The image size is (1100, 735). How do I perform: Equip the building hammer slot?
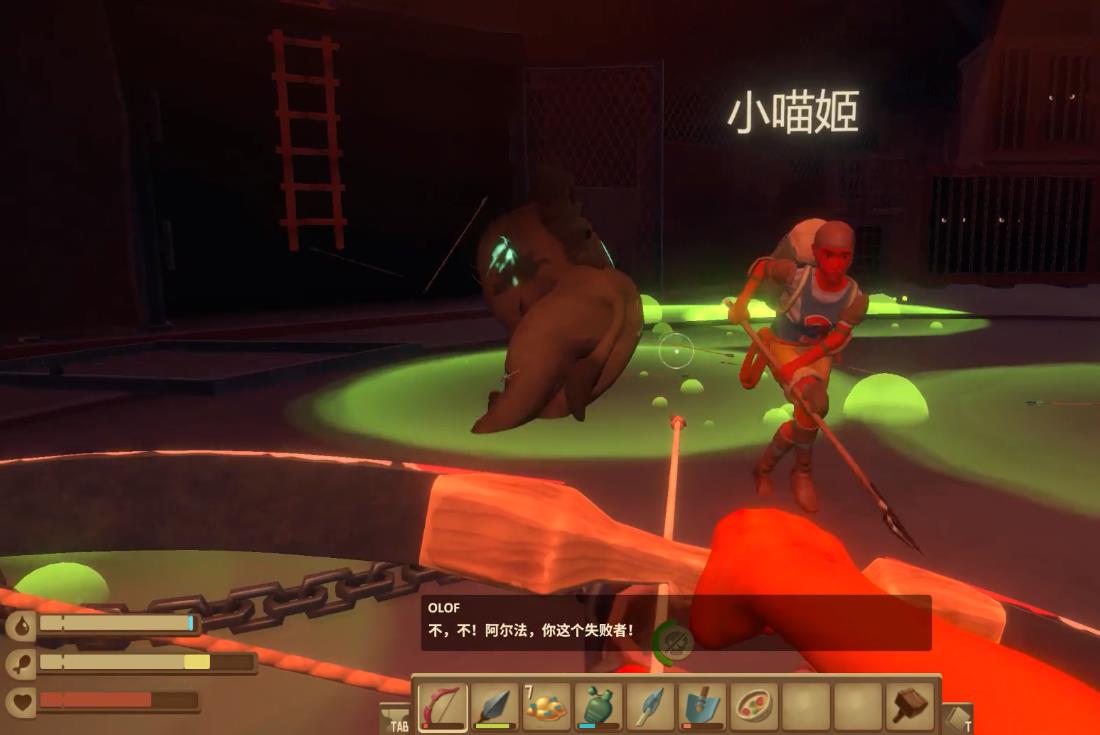pyautogui.click(x=910, y=707)
